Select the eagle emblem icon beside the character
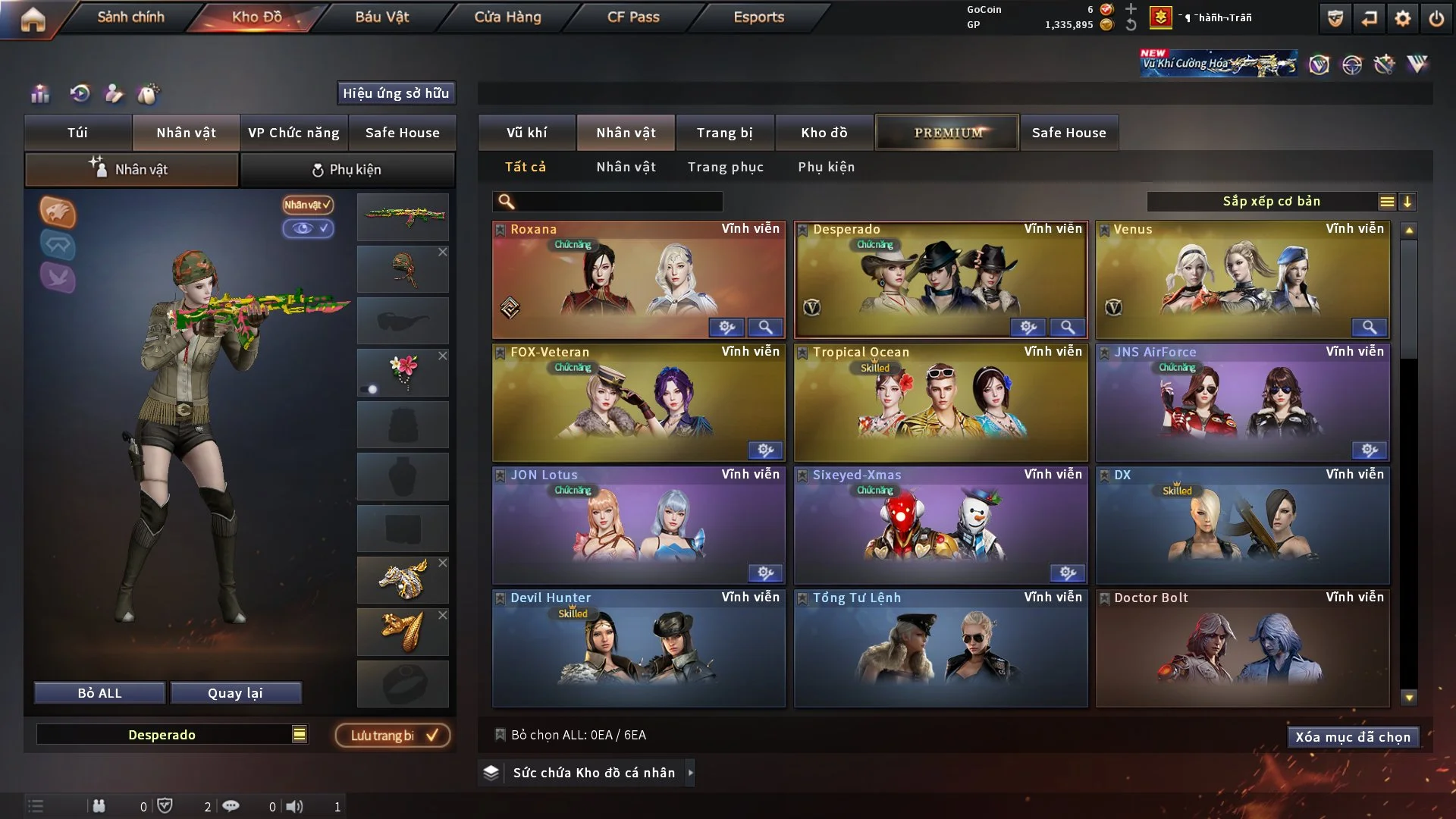The image size is (1456, 819). point(58,213)
